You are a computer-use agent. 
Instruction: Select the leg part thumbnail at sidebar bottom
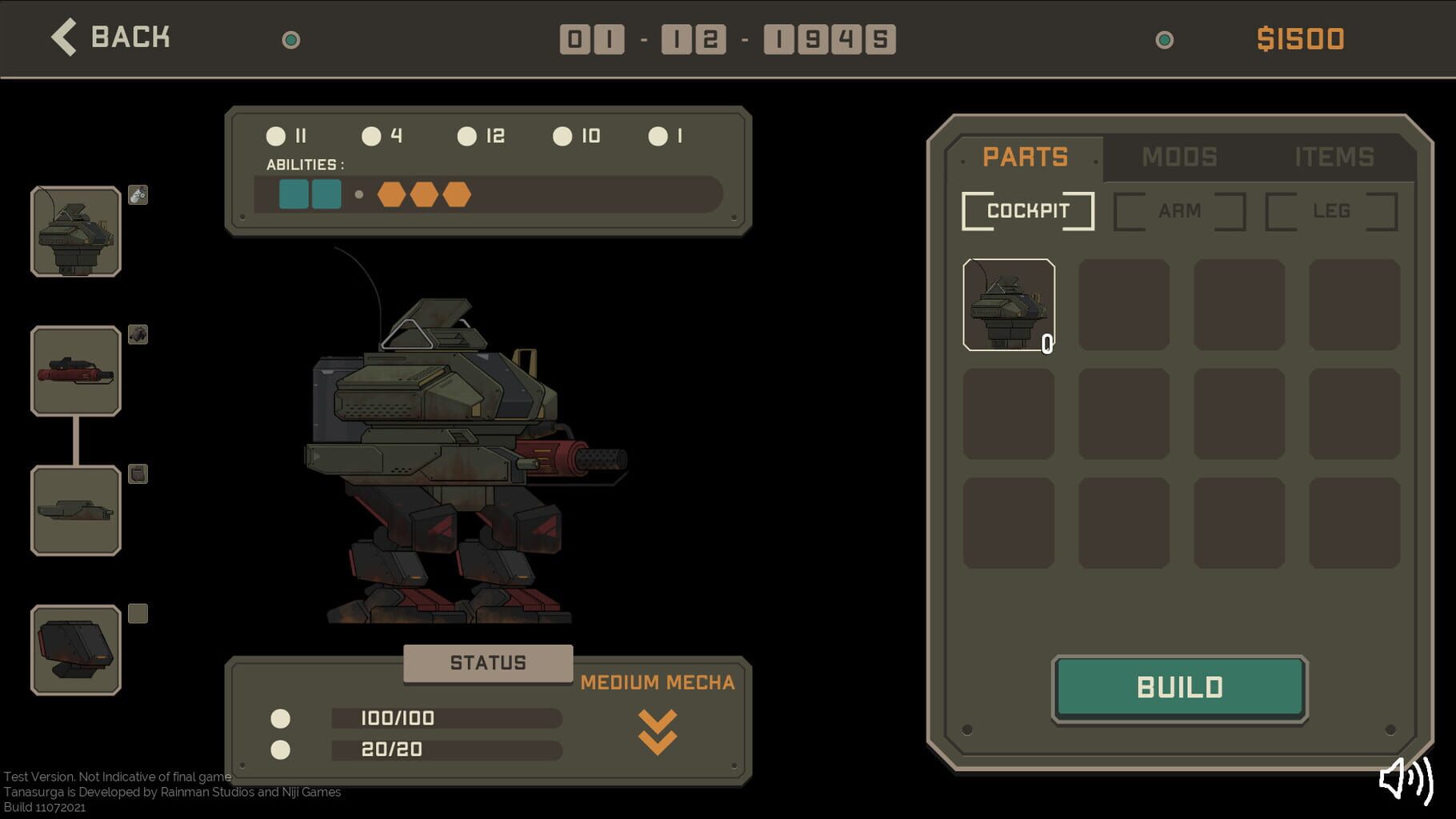pos(75,649)
